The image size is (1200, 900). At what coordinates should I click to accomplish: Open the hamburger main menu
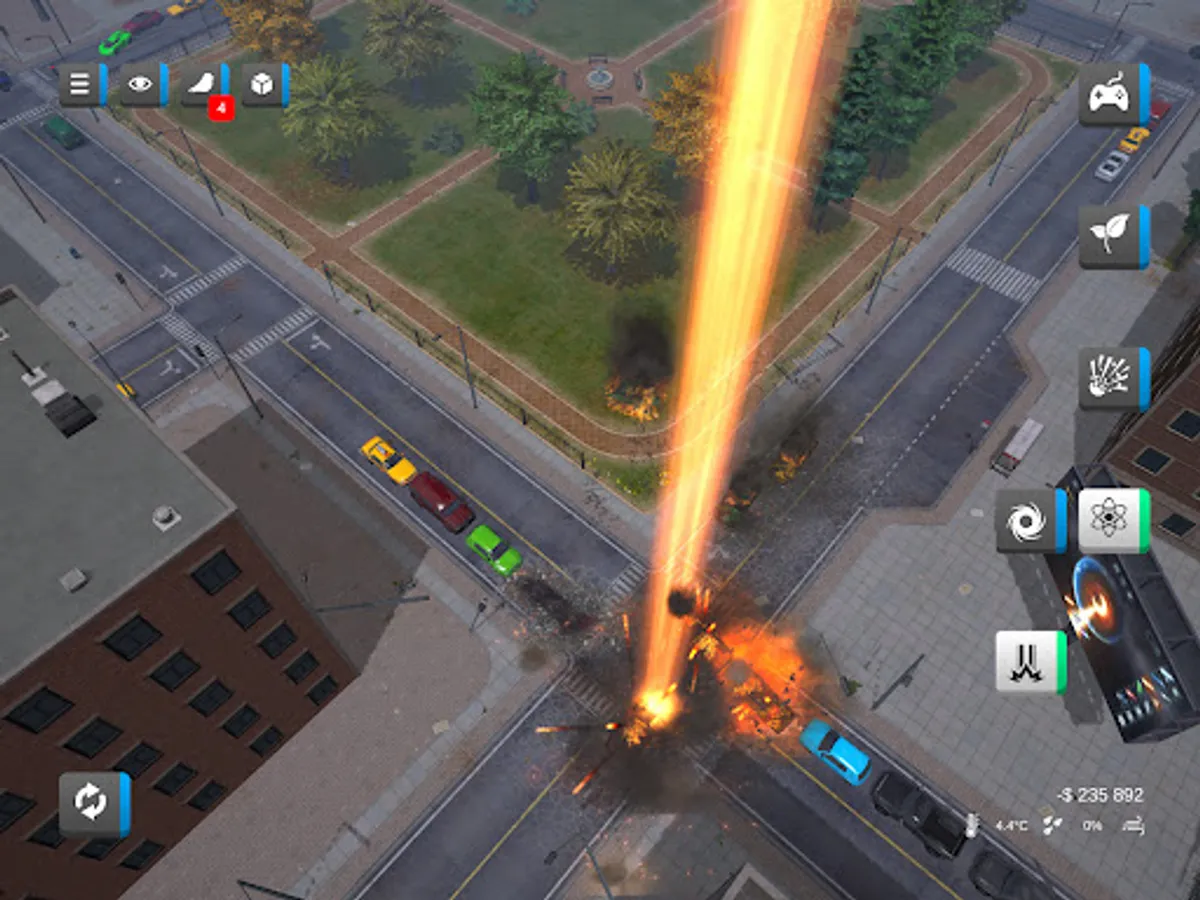[x=81, y=85]
